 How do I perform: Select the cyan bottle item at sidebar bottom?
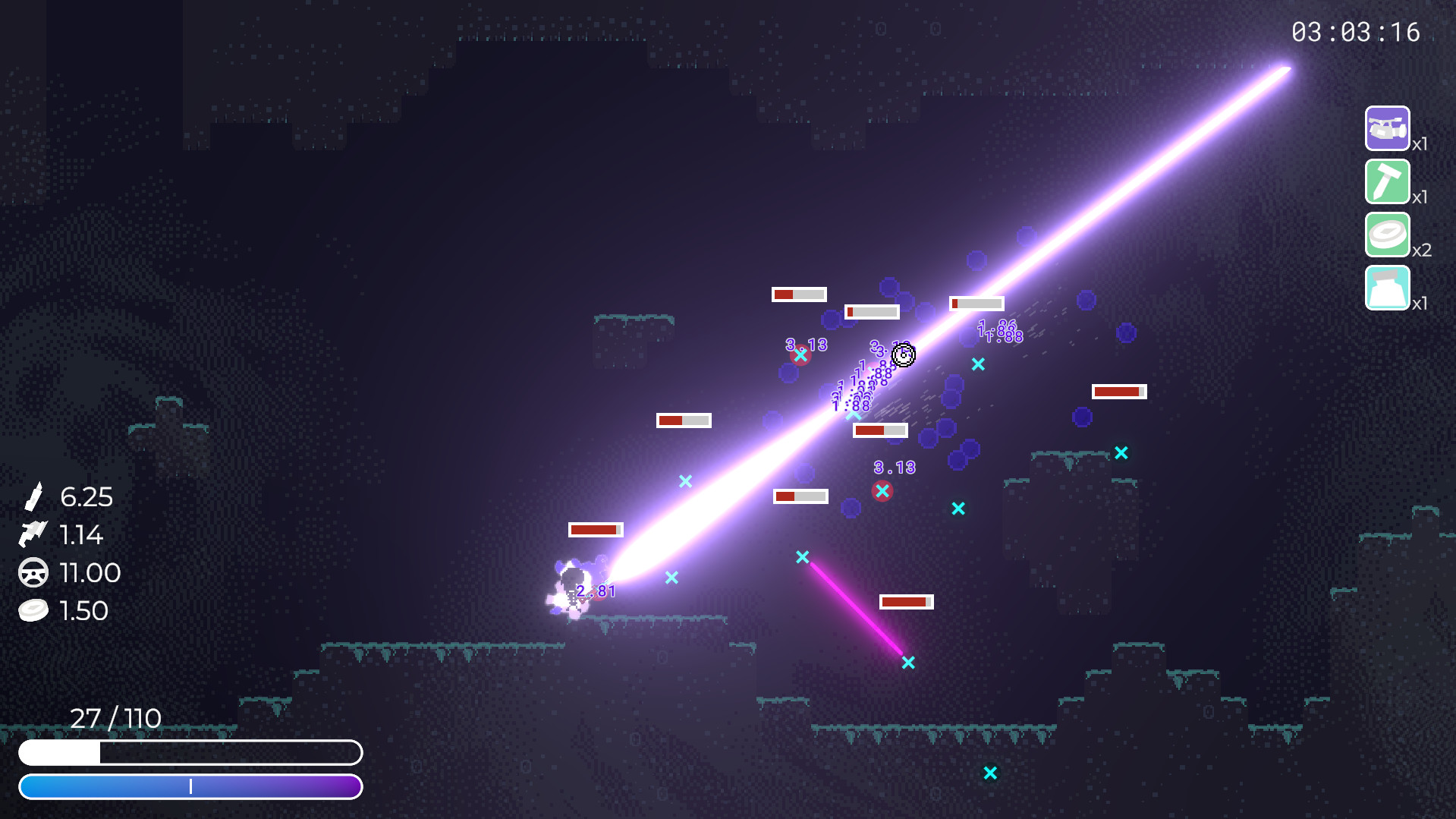click(x=1387, y=289)
